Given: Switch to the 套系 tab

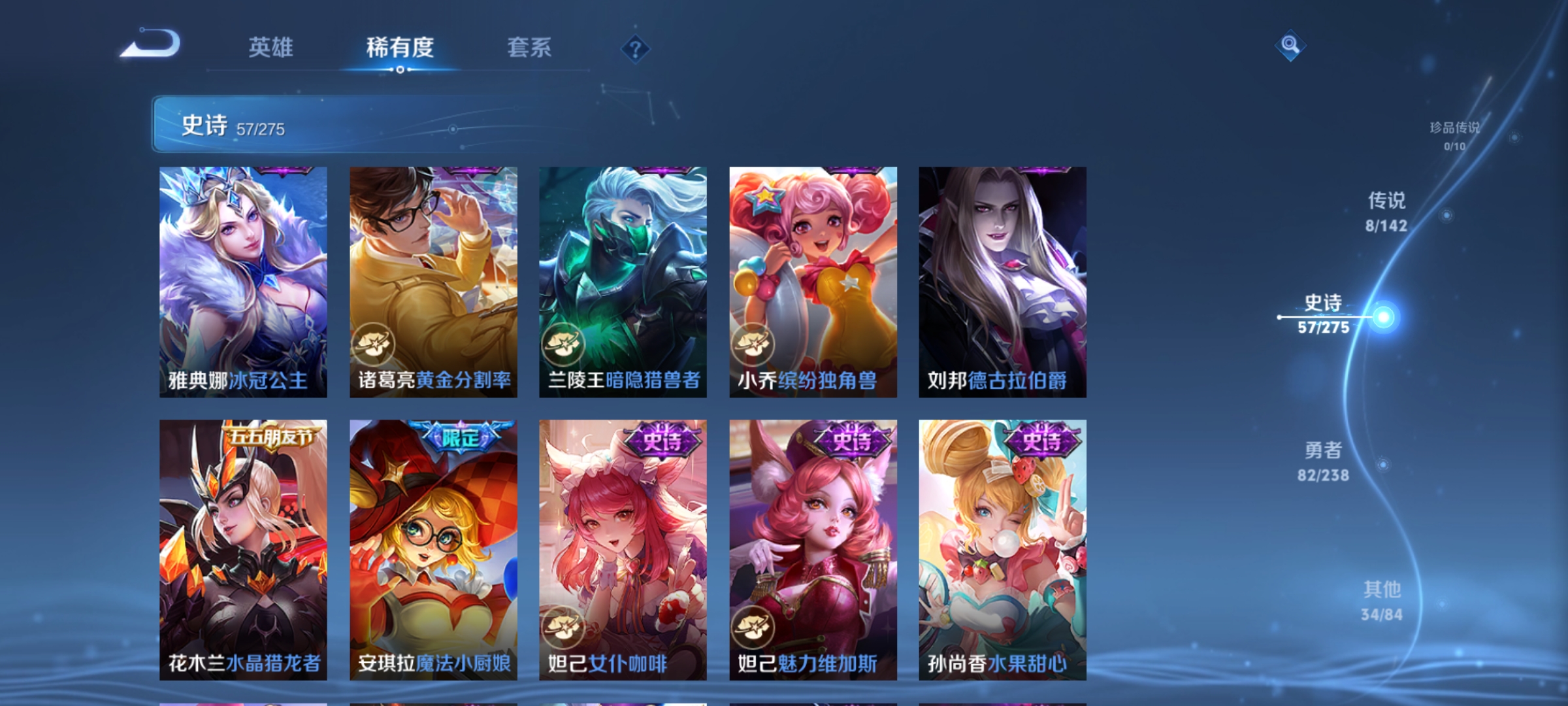Looking at the screenshot, I should (x=530, y=47).
